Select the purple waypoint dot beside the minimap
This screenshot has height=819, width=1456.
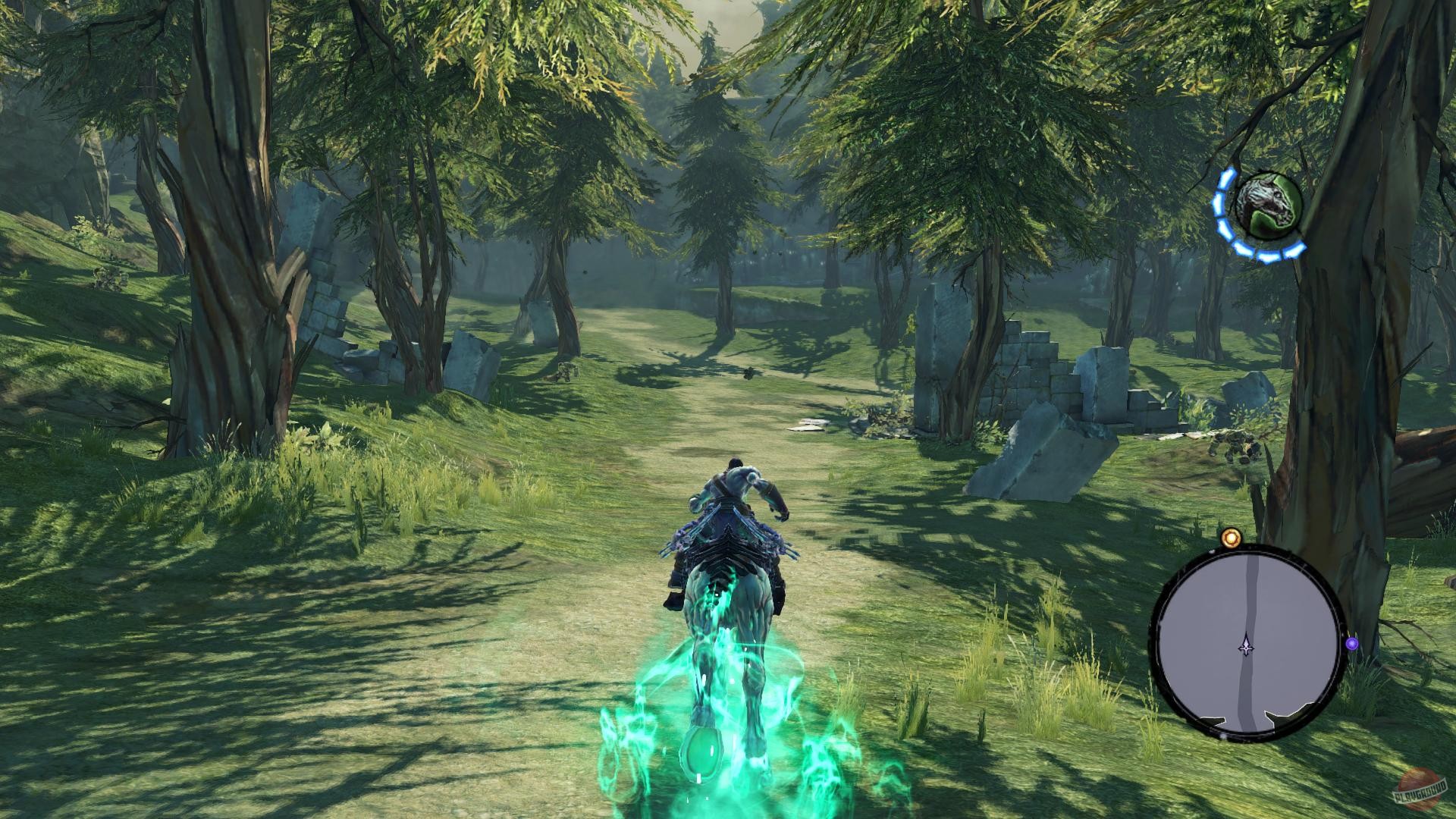(1352, 643)
